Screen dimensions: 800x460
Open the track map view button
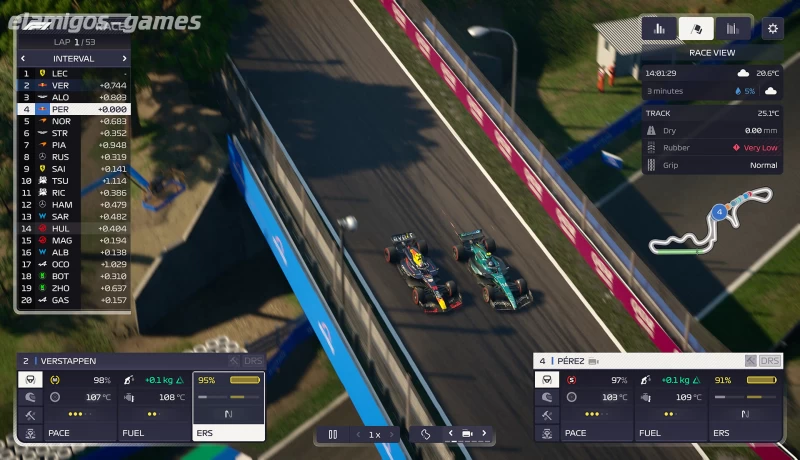click(x=425, y=434)
